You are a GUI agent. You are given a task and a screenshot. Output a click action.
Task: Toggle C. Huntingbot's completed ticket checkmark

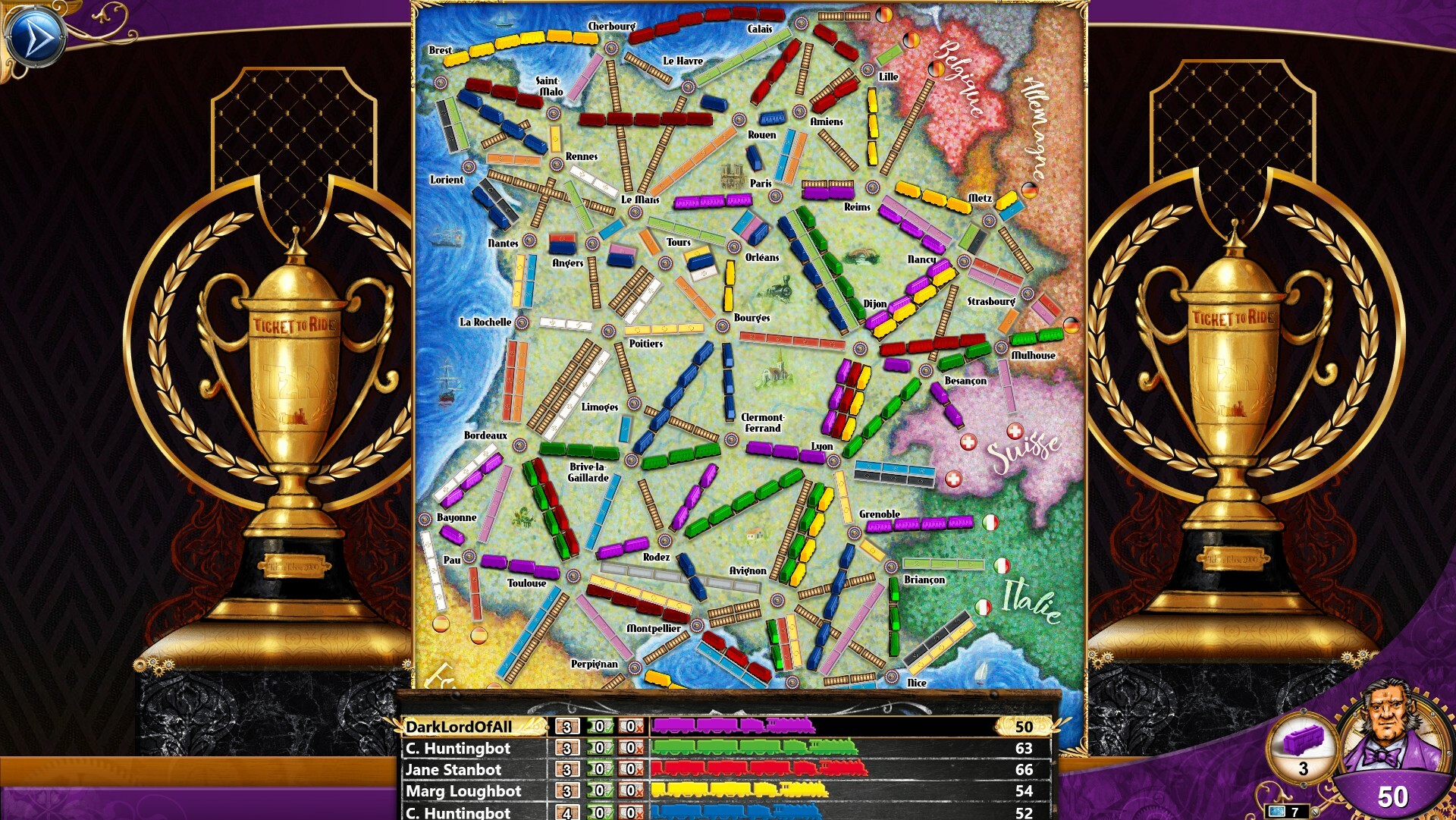coord(599,749)
